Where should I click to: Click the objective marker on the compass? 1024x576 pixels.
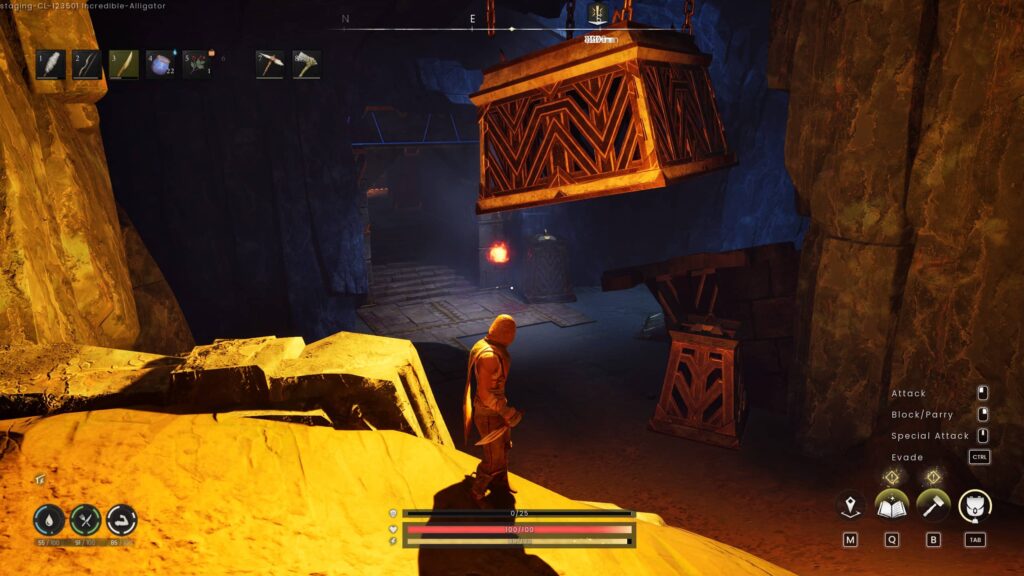599,13
